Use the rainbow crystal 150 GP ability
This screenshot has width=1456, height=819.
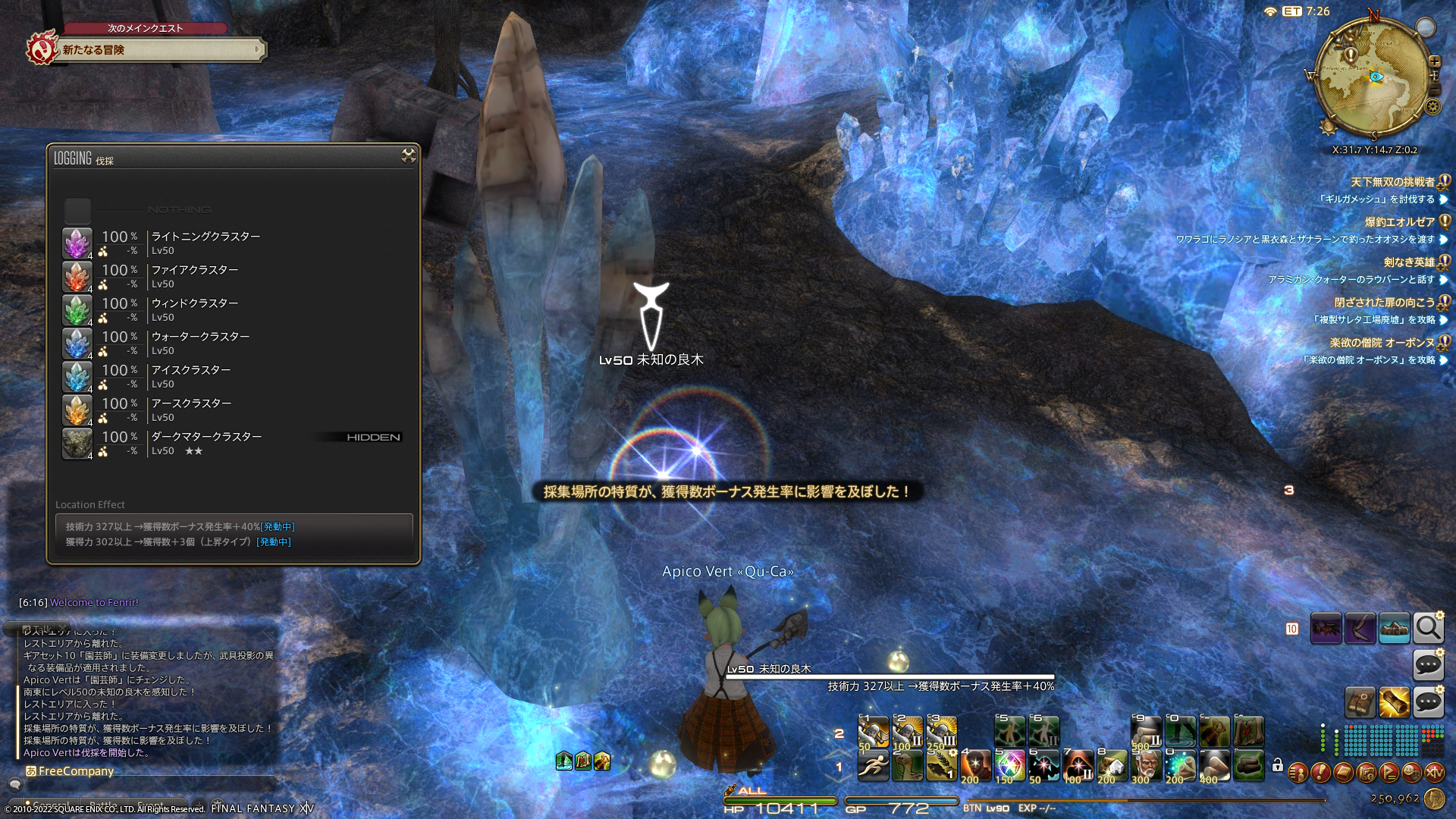coord(1009,766)
